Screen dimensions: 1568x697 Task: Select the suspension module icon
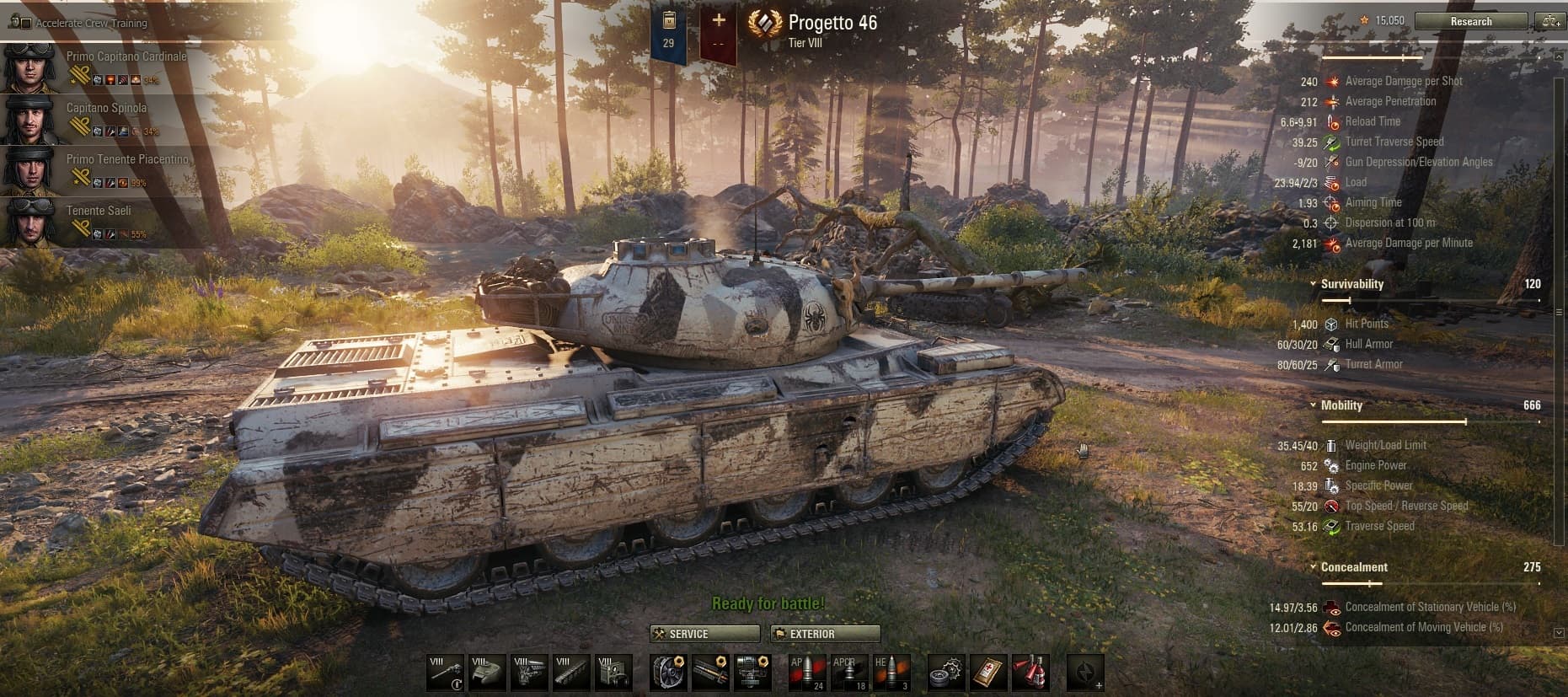570,673
